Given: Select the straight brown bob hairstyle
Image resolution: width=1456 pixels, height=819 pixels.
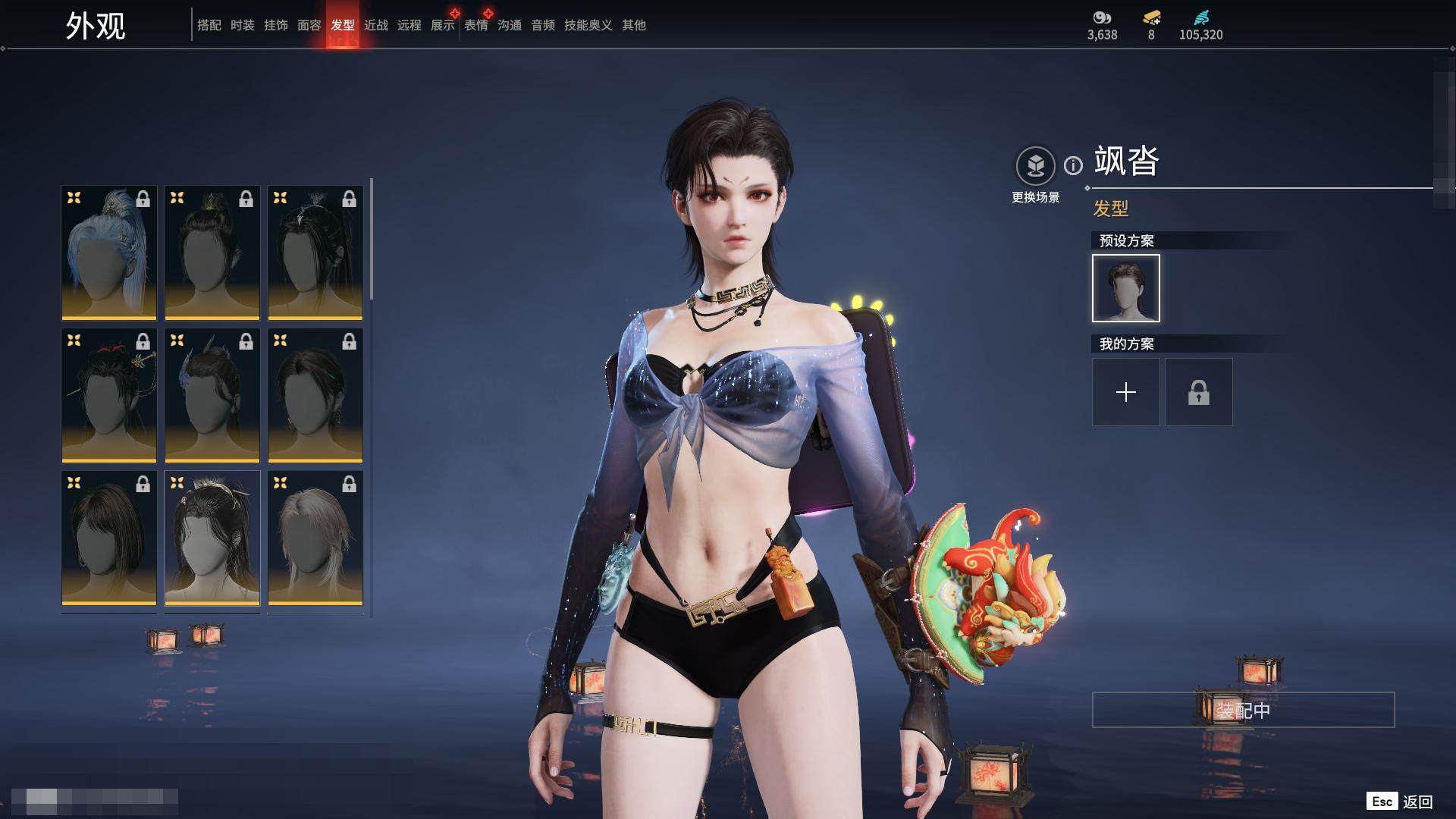Looking at the screenshot, I should (x=109, y=538).
